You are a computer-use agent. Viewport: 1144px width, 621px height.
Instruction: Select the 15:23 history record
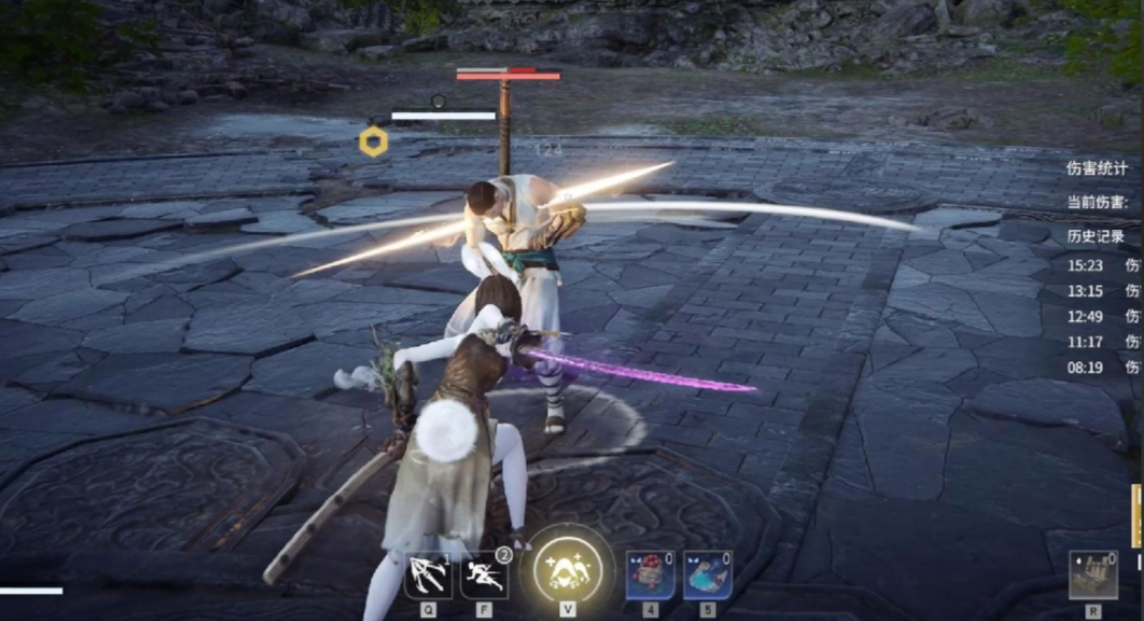(1087, 265)
